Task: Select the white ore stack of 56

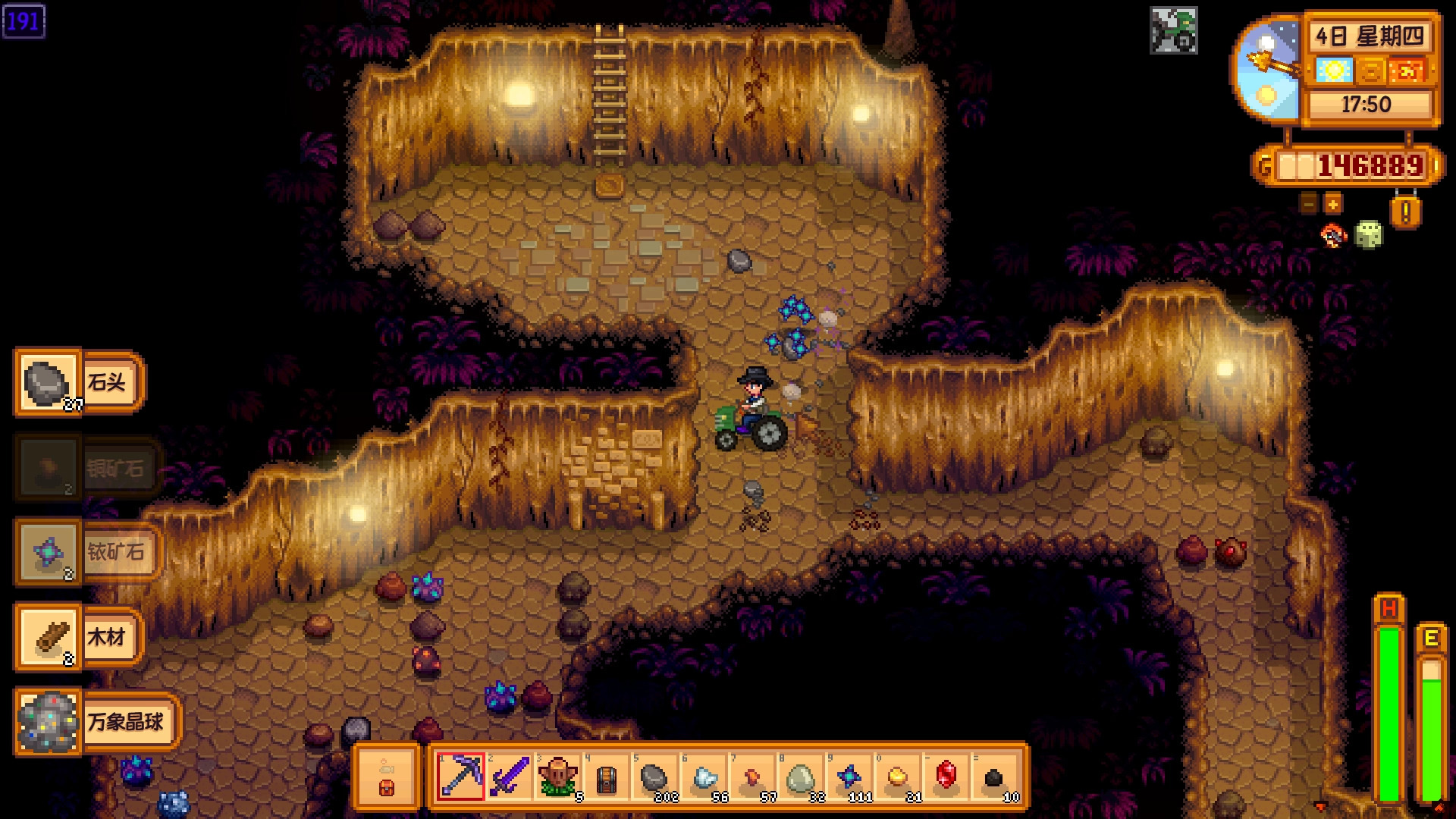Action: (704, 776)
